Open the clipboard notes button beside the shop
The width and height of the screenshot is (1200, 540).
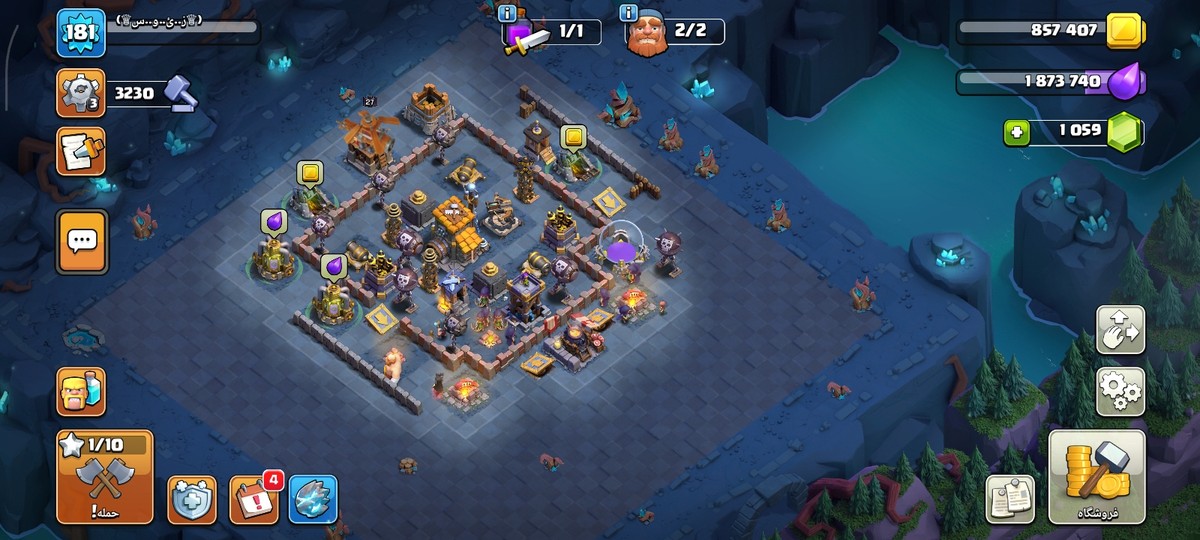click(x=1010, y=498)
